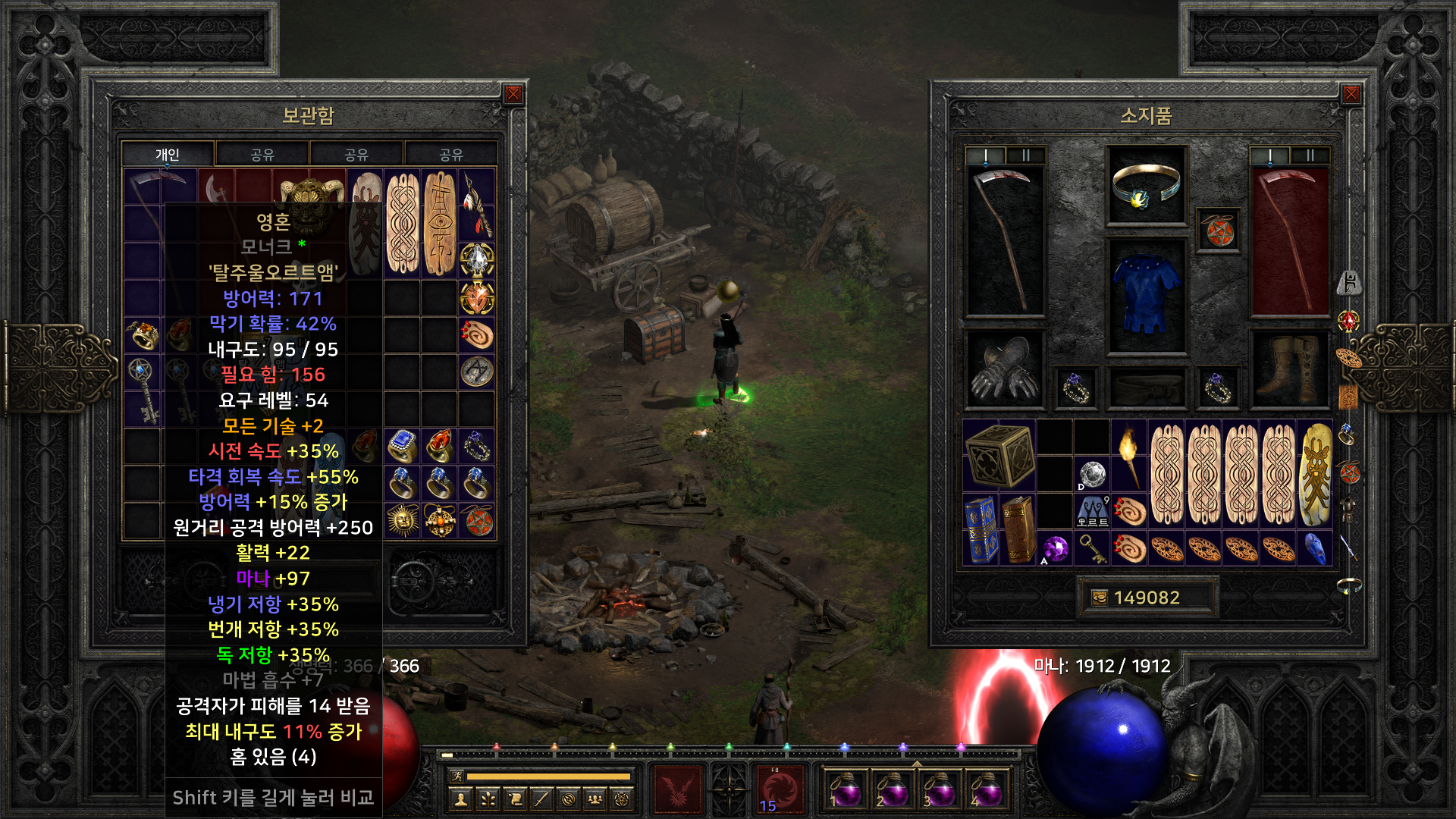Pick up the blue tome in inventory
Viewport: 1456px width, 819px height.
[x=981, y=529]
